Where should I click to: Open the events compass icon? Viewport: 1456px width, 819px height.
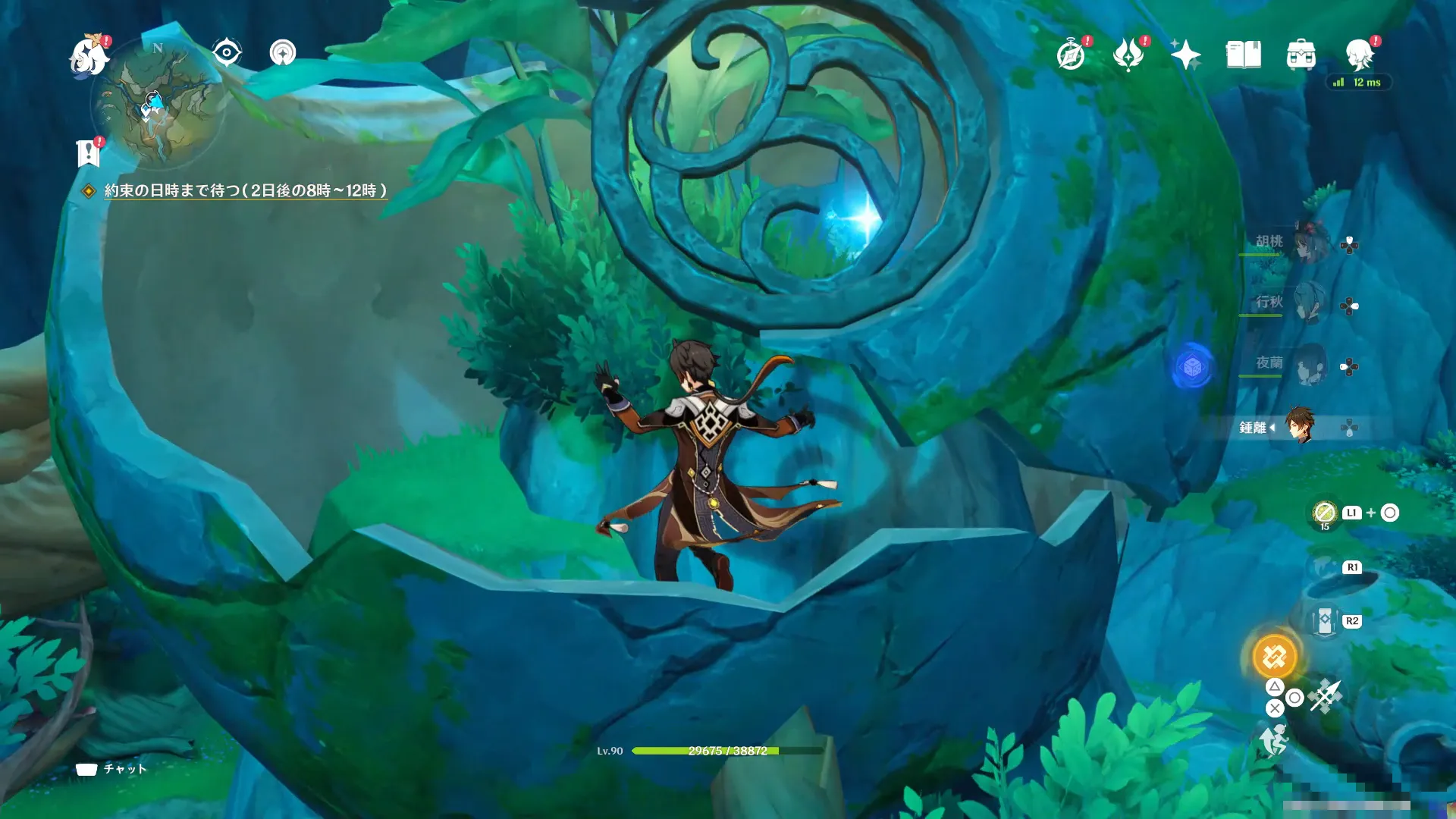[x=1071, y=55]
